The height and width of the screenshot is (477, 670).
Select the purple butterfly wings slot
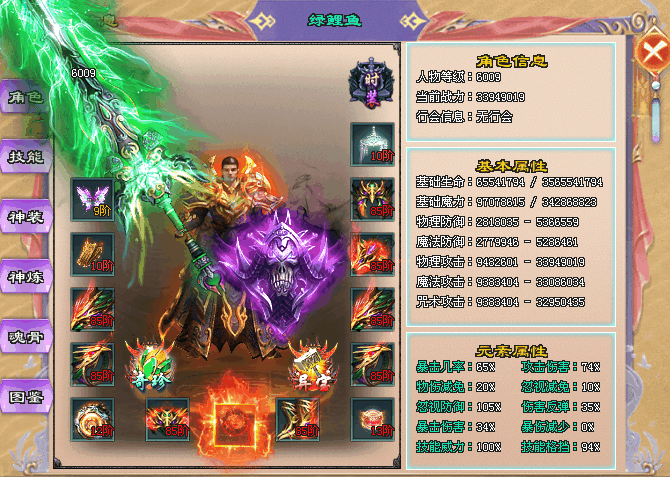point(92,199)
